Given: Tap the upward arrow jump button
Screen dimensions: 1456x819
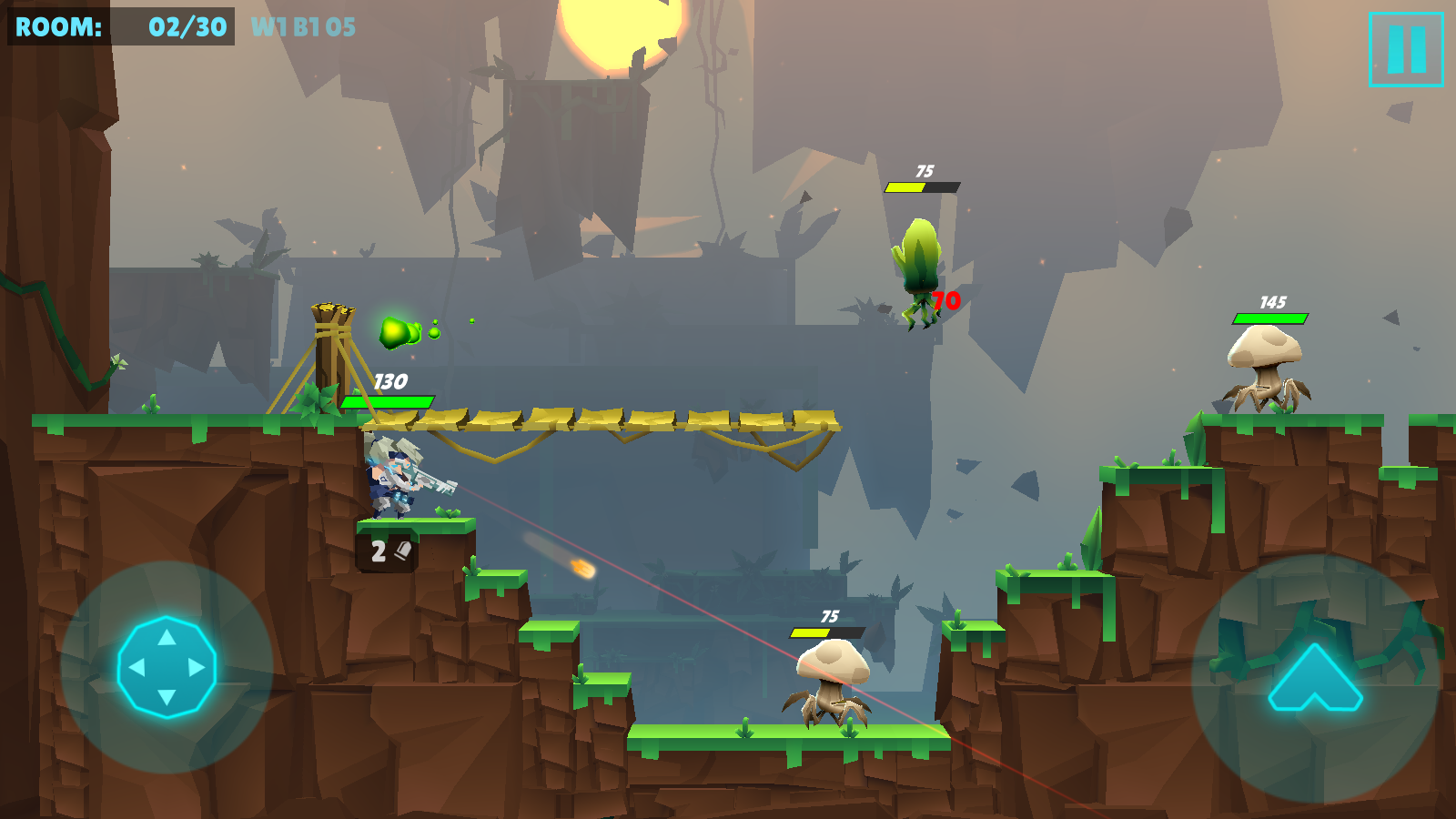Looking at the screenshot, I should pos(1315,678).
